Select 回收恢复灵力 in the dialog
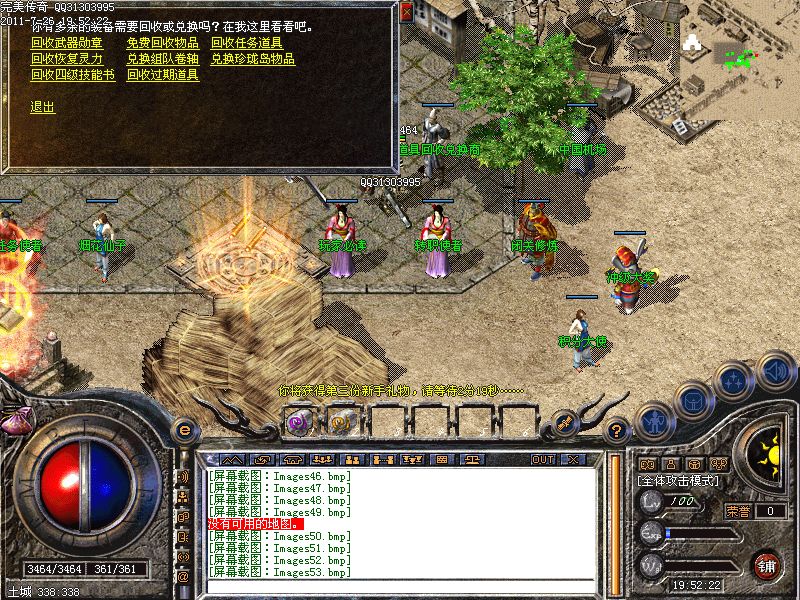 pyautogui.click(x=67, y=59)
